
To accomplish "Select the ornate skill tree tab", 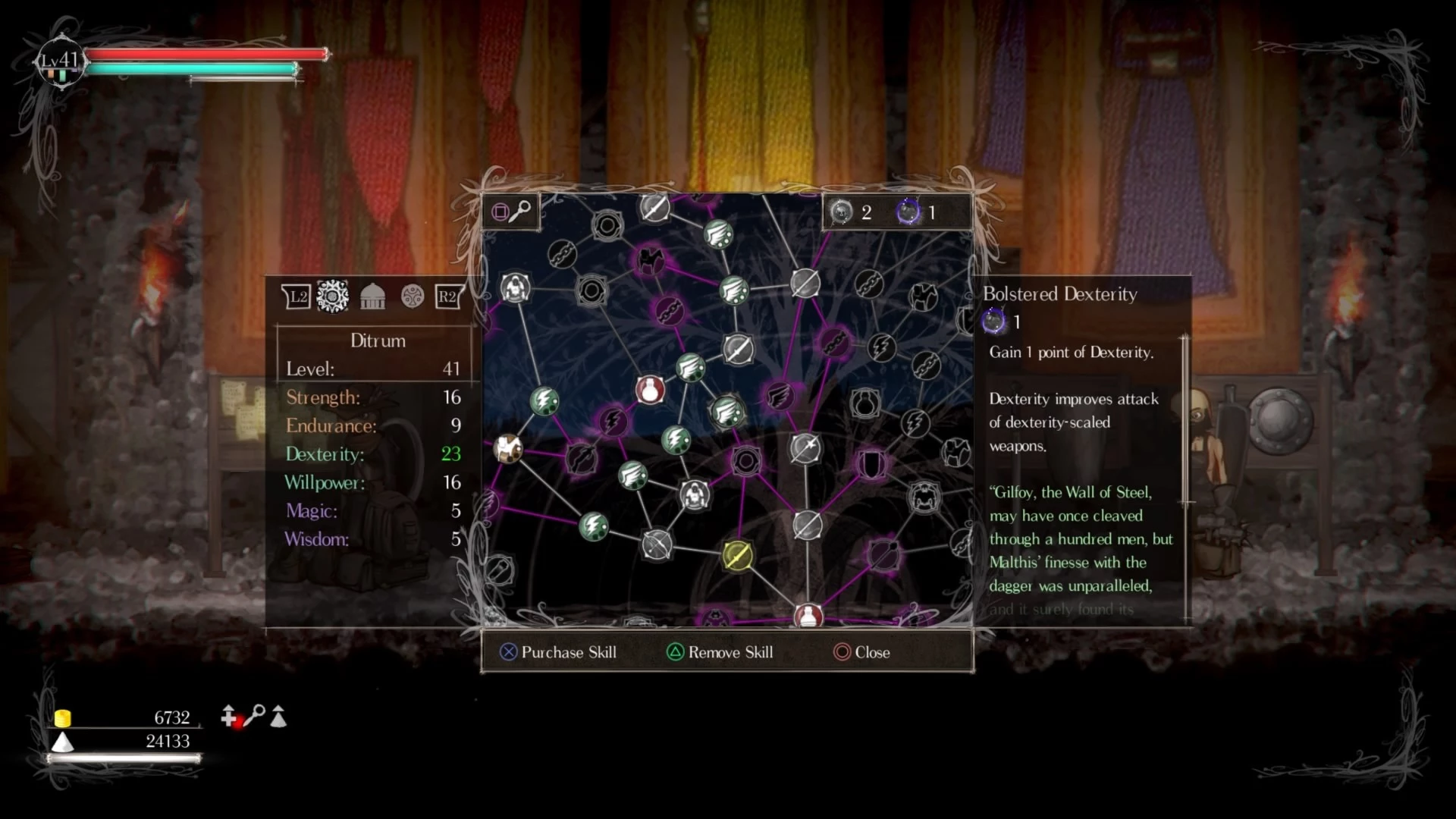I will [x=332, y=297].
